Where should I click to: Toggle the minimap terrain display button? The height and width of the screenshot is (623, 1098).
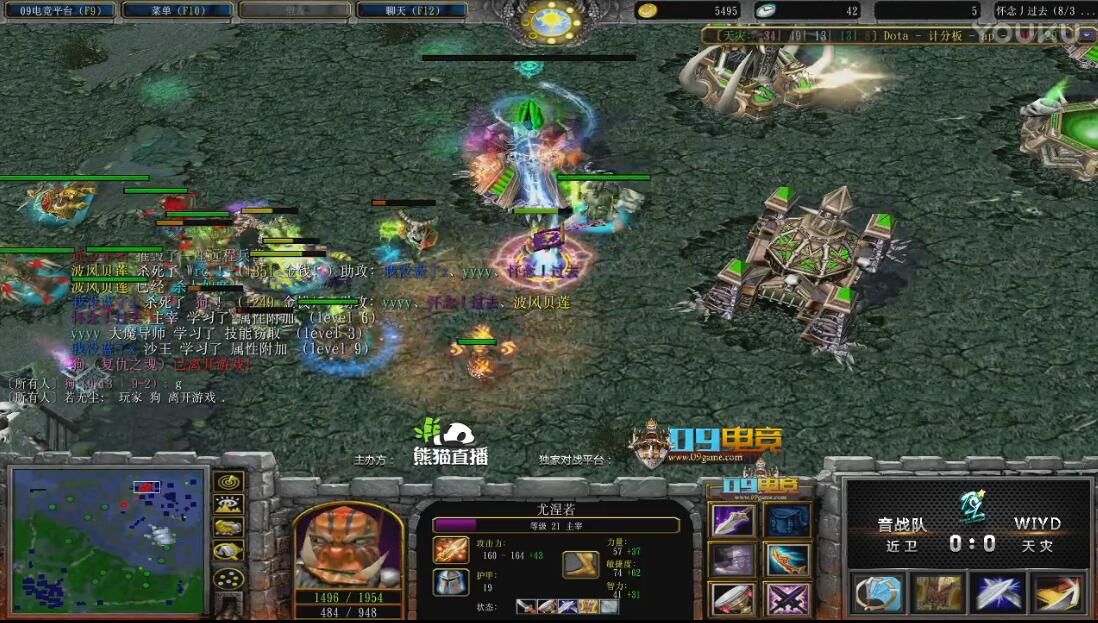[x=230, y=506]
